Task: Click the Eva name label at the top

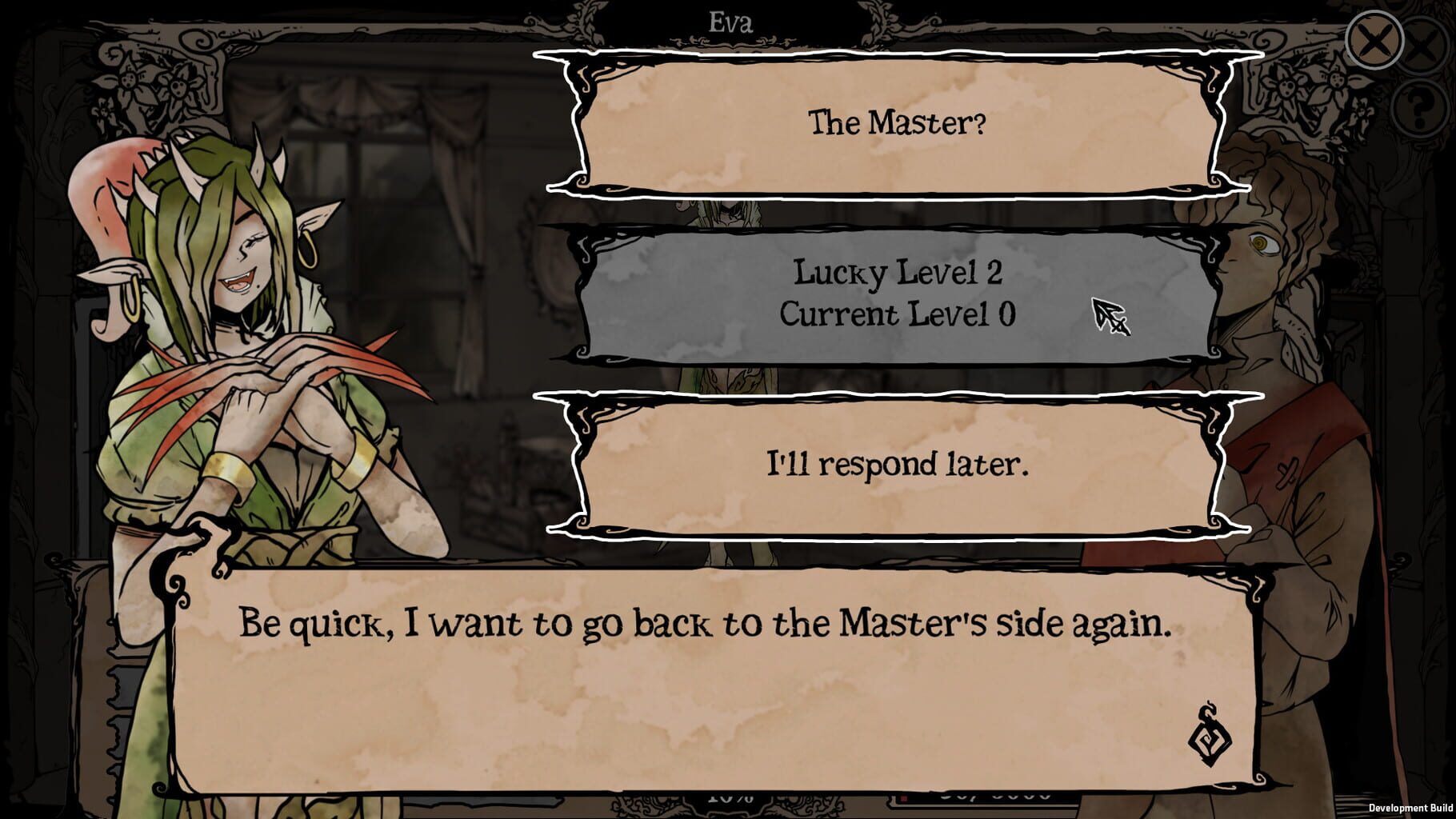Action: pyautogui.click(x=734, y=19)
